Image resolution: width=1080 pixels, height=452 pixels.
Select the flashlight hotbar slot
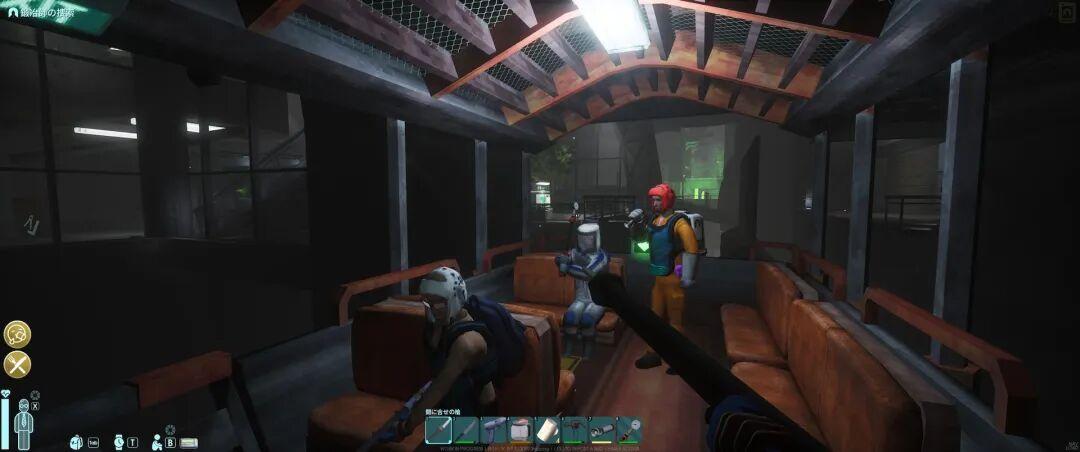pyautogui.click(x=602, y=430)
